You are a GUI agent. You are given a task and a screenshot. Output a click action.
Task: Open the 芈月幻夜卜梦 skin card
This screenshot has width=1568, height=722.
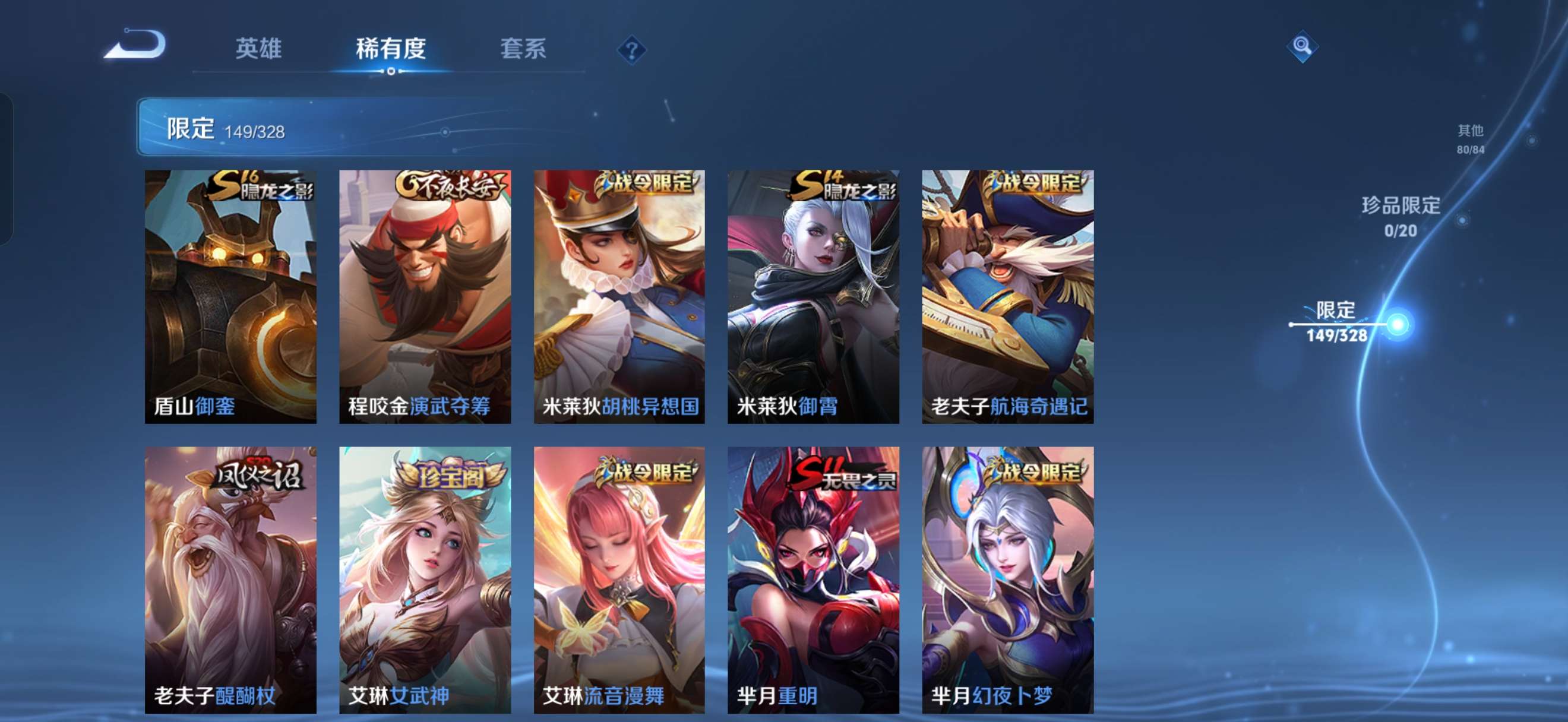[x=1007, y=579]
